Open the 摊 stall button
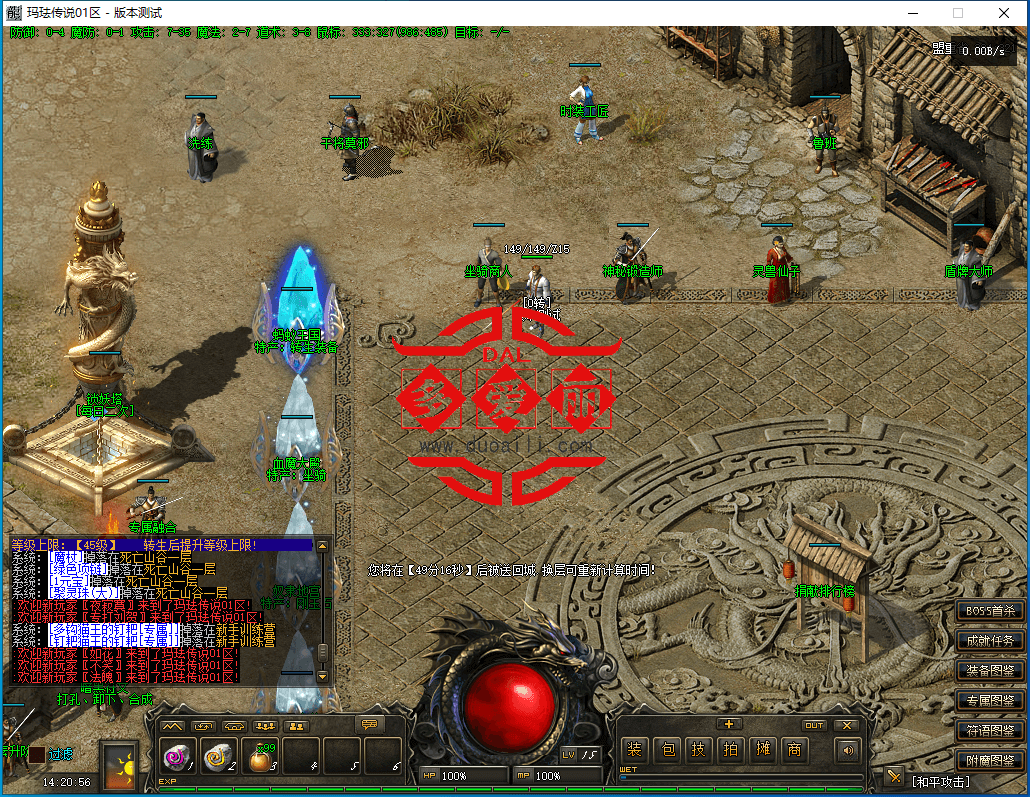Image resolution: width=1030 pixels, height=797 pixels. point(763,750)
